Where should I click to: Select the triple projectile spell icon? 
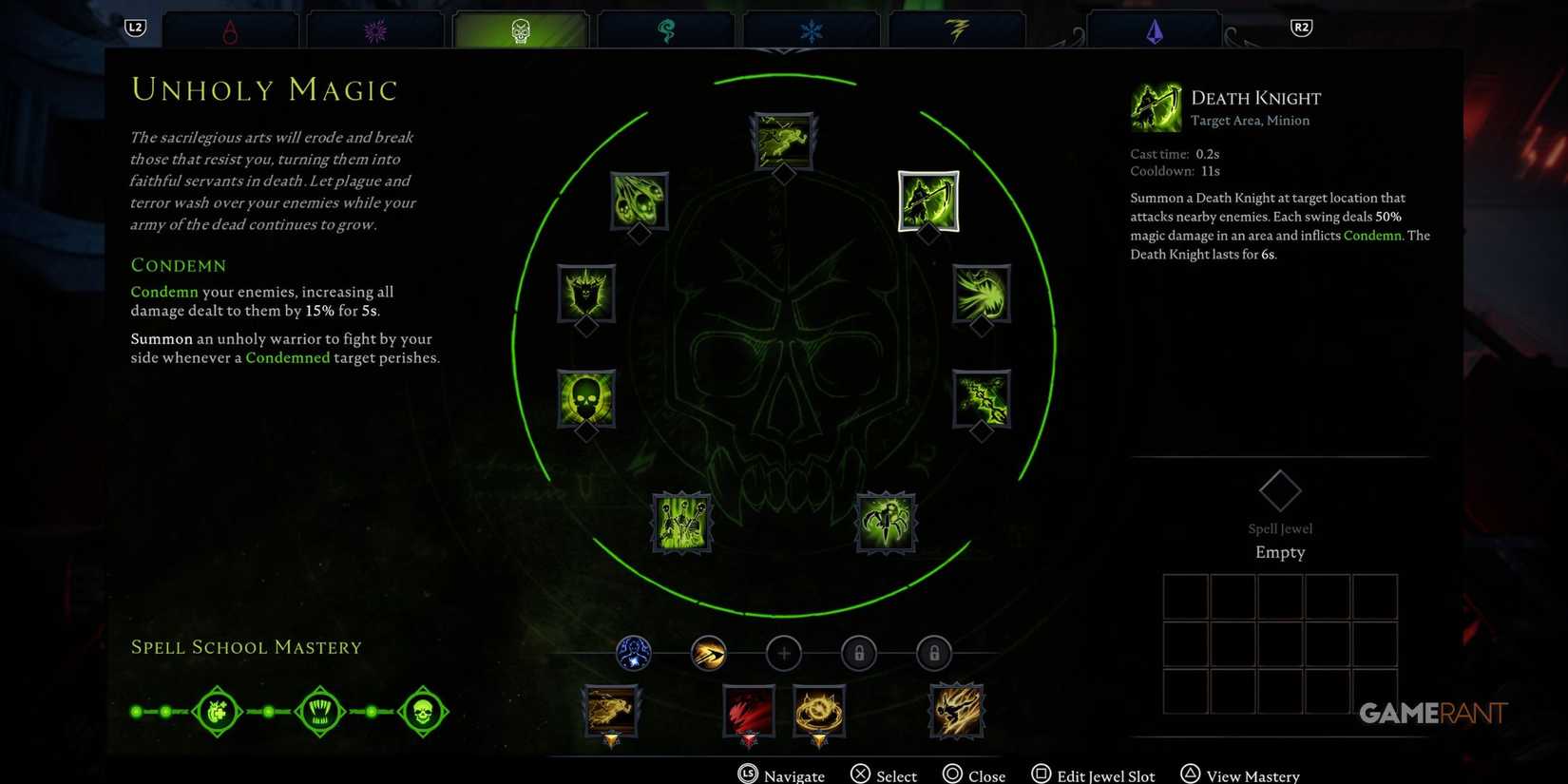pyautogui.click(x=637, y=201)
